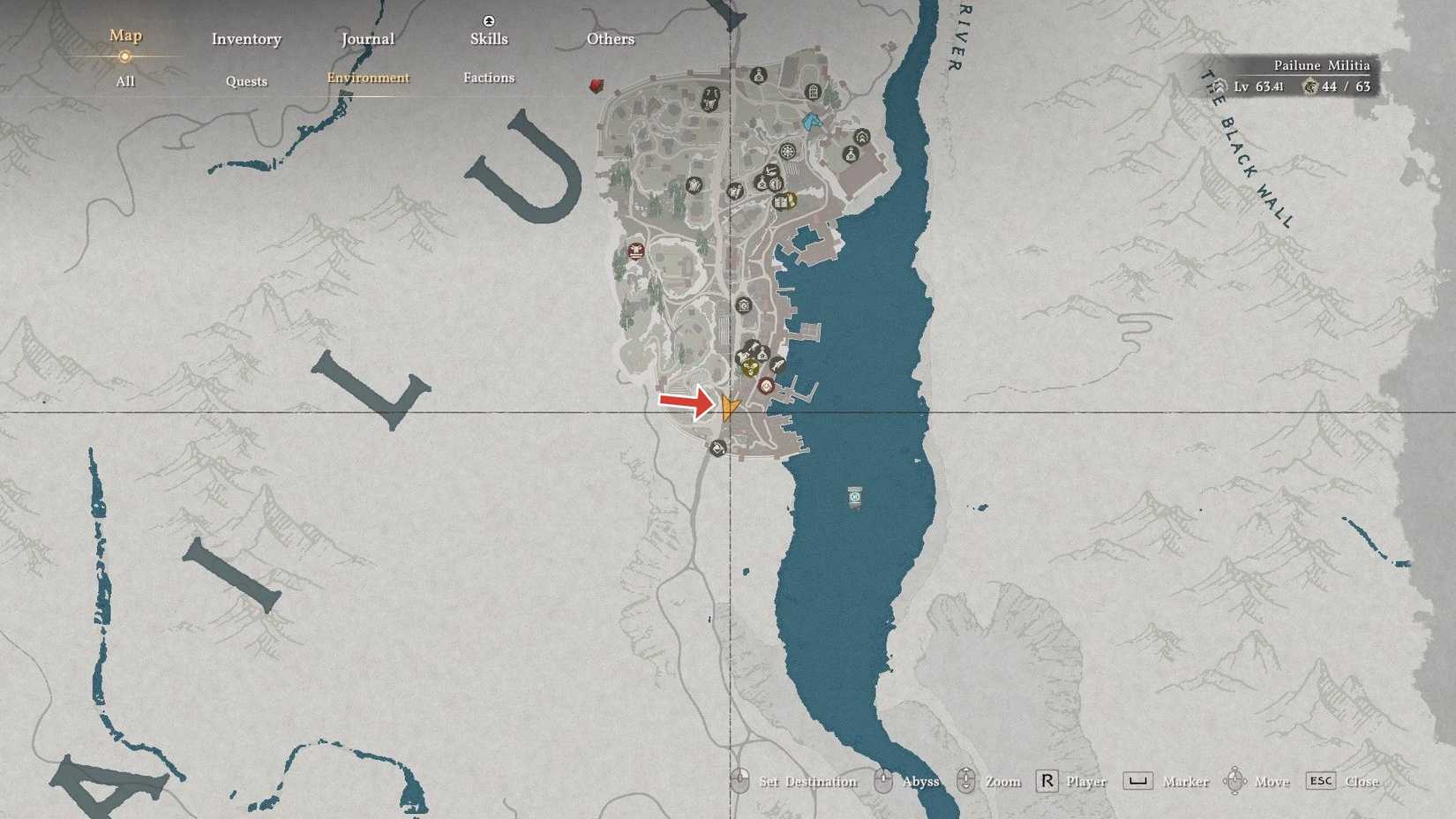Image resolution: width=1456 pixels, height=819 pixels.
Task: Switch to the Inventory tab
Action: [x=245, y=39]
